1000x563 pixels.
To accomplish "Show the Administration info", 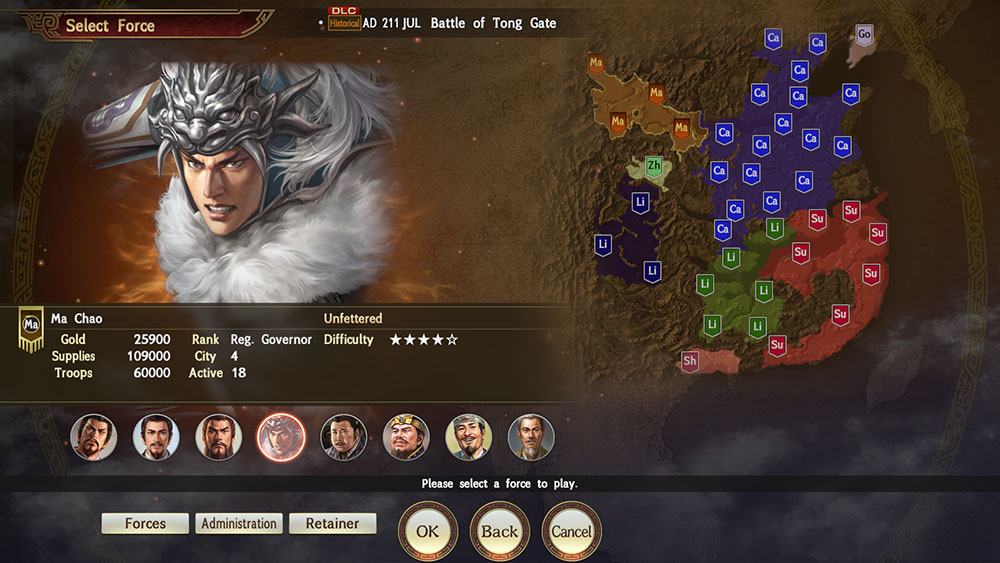I will pyautogui.click(x=239, y=524).
